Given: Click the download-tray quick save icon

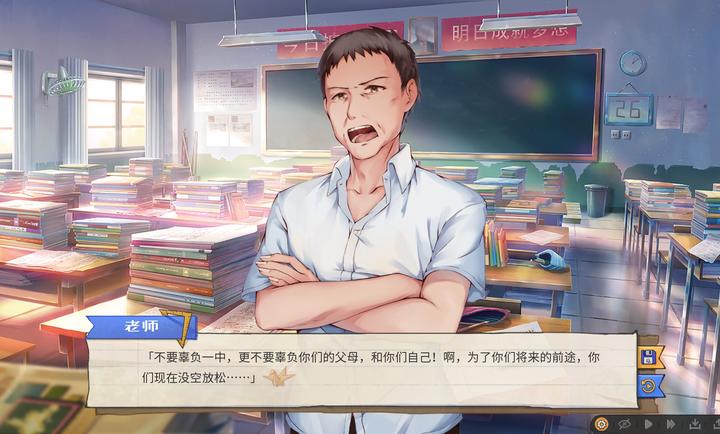Looking at the screenshot, I should click(x=695, y=424).
